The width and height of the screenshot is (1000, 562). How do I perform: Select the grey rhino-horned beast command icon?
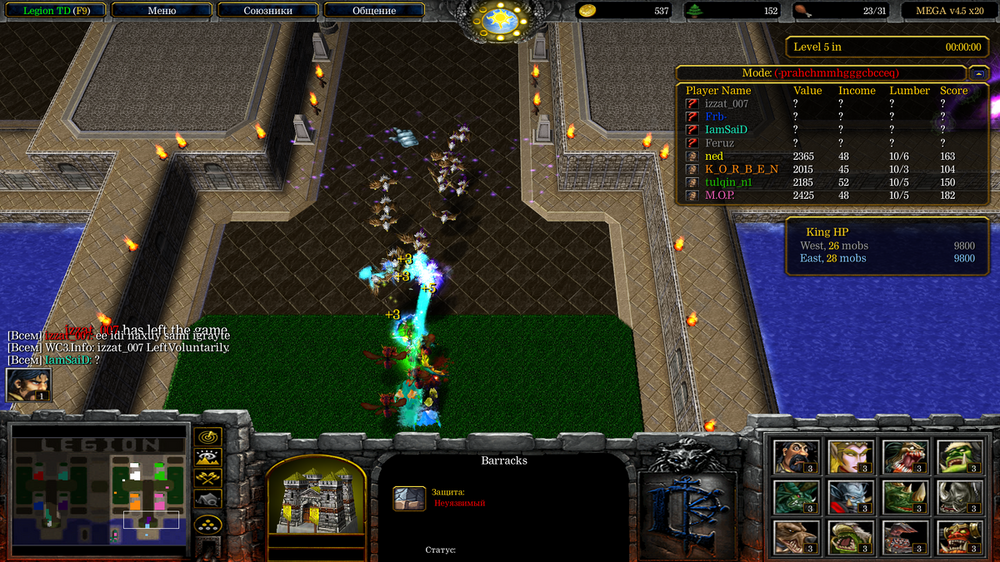[x=960, y=496]
